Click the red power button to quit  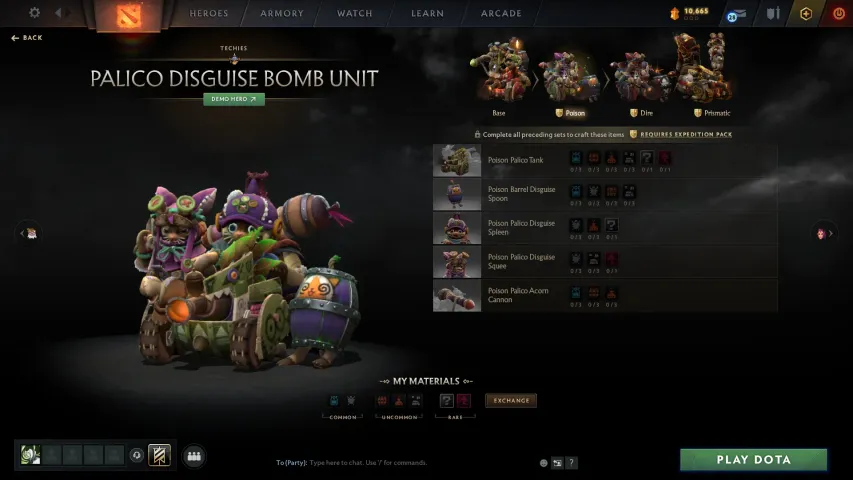tap(838, 14)
